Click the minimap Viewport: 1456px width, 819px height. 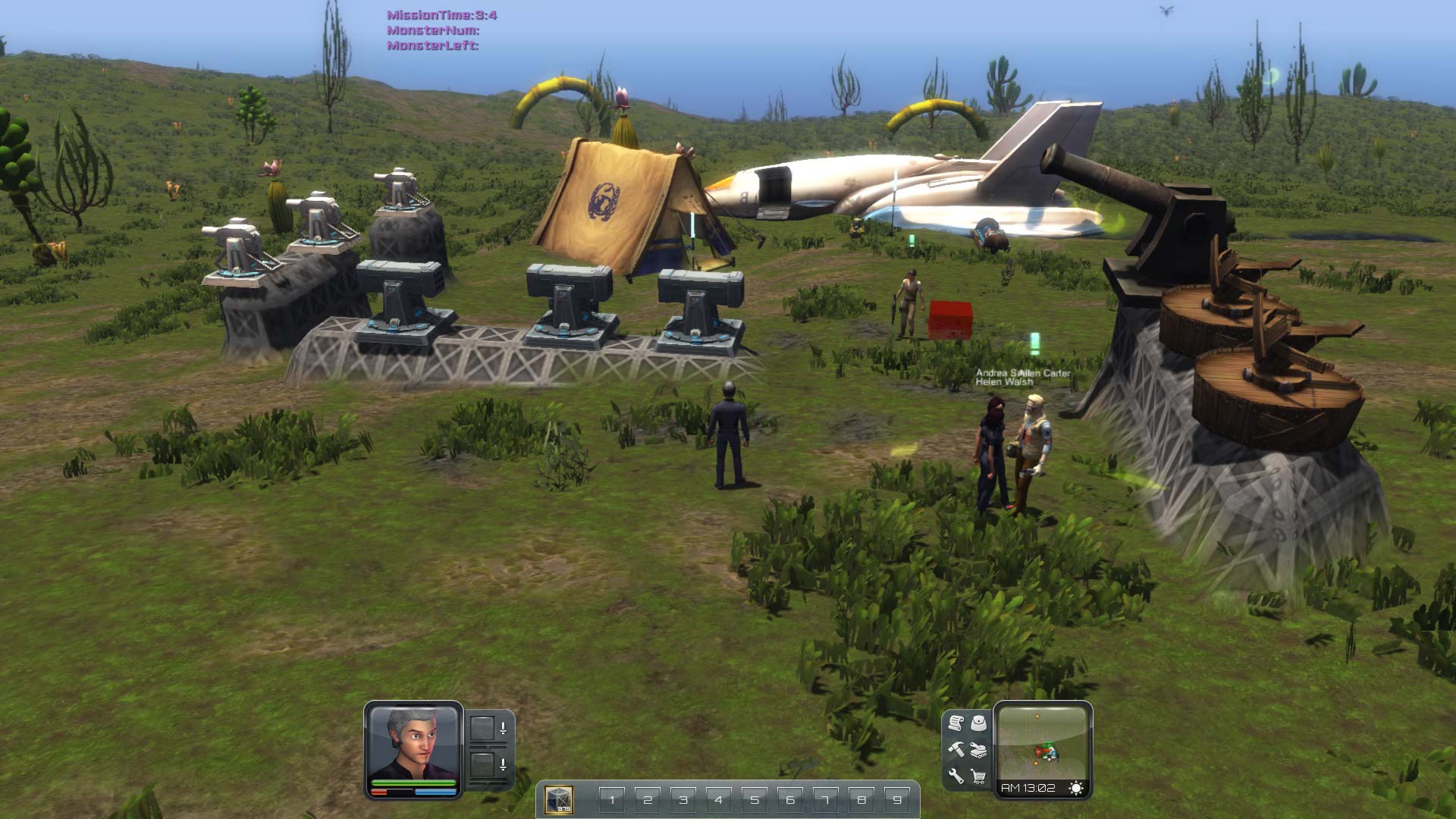[1043, 741]
